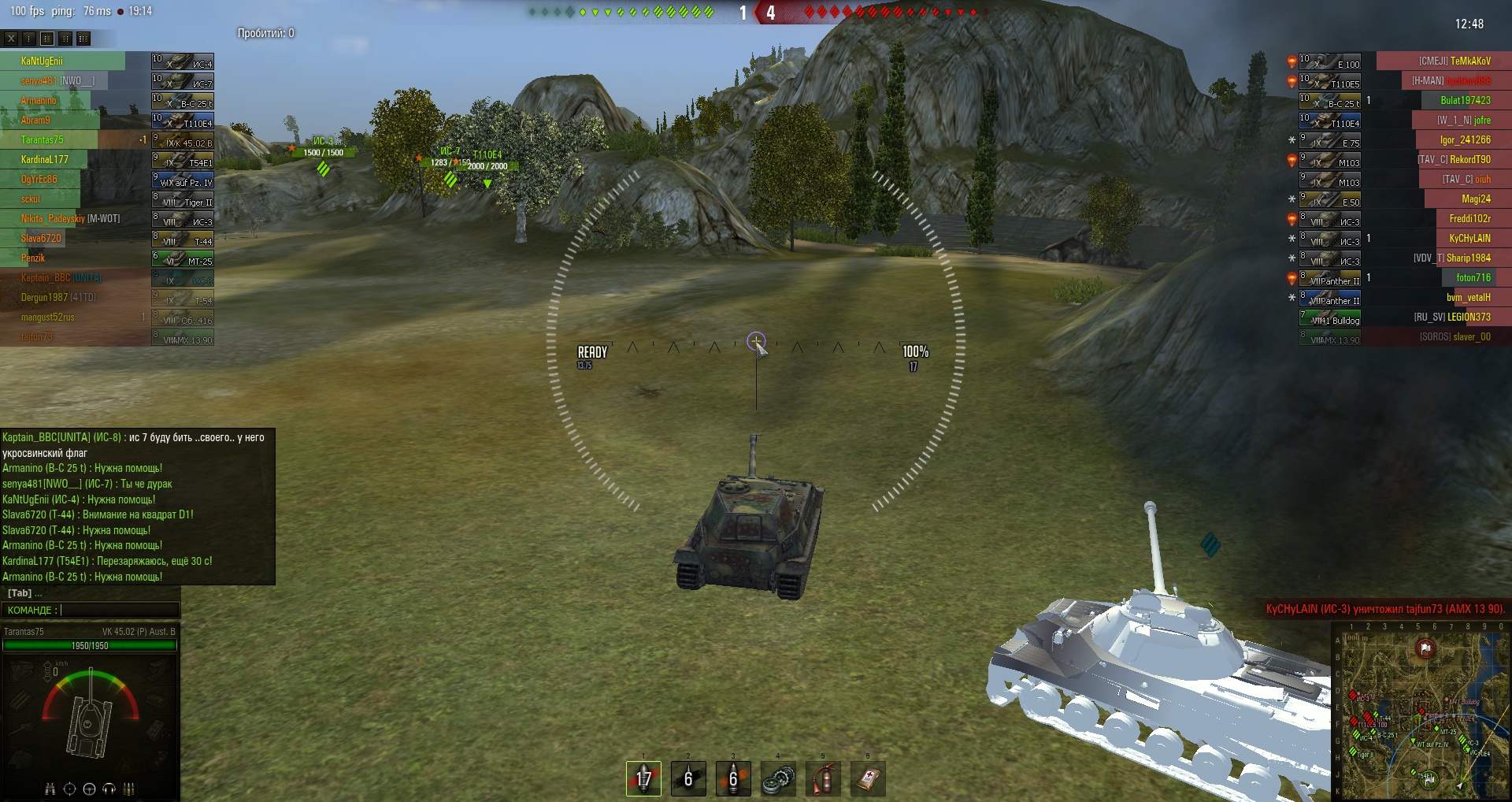Screen dimensions: 1512x802
Task: Use the first aid kit consumable
Action: pyautogui.click(x=868, y=778)
